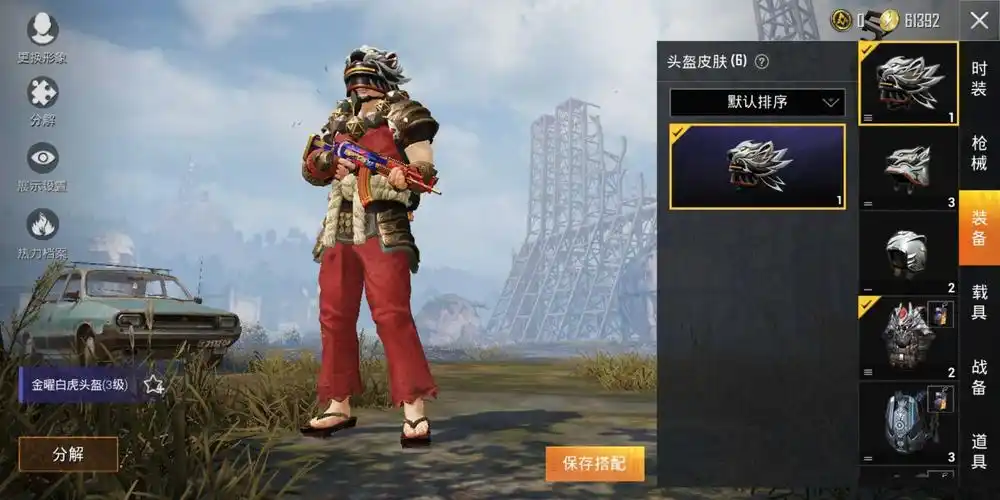
Task: Close the wardrobe screen with X
Action: click(x=978, y=20)
